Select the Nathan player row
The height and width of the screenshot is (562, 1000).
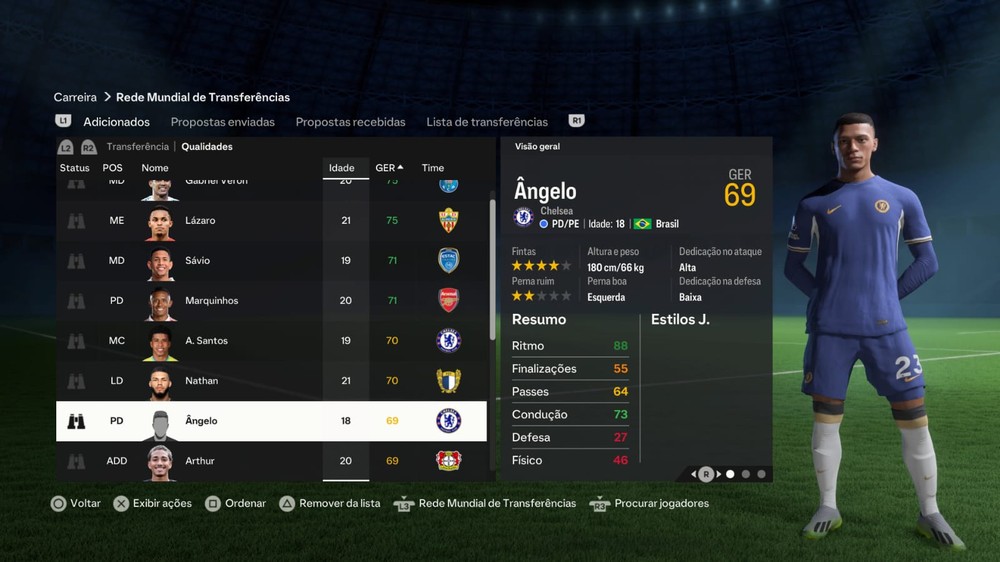(x=270, y=380)
